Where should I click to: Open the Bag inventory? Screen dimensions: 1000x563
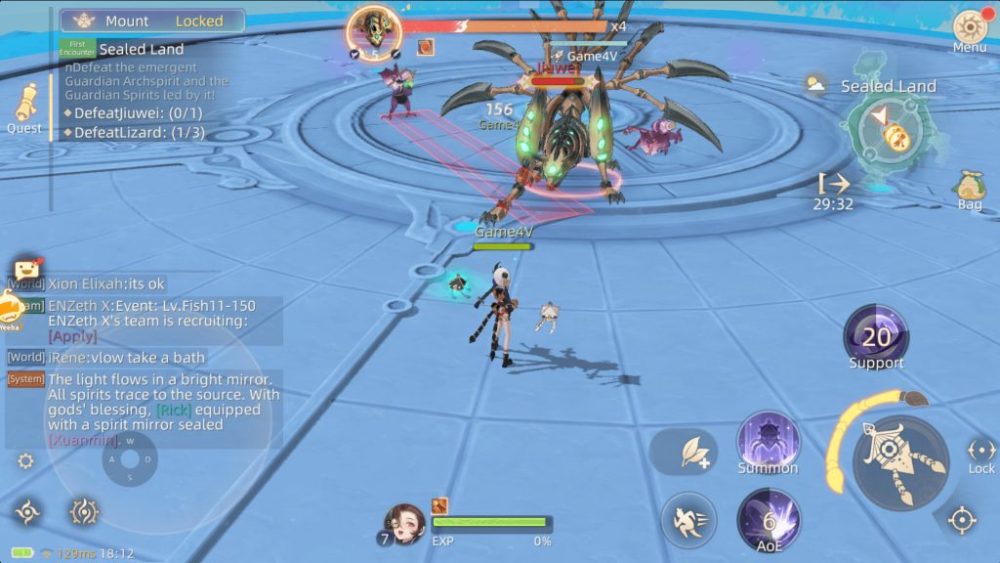969,187
